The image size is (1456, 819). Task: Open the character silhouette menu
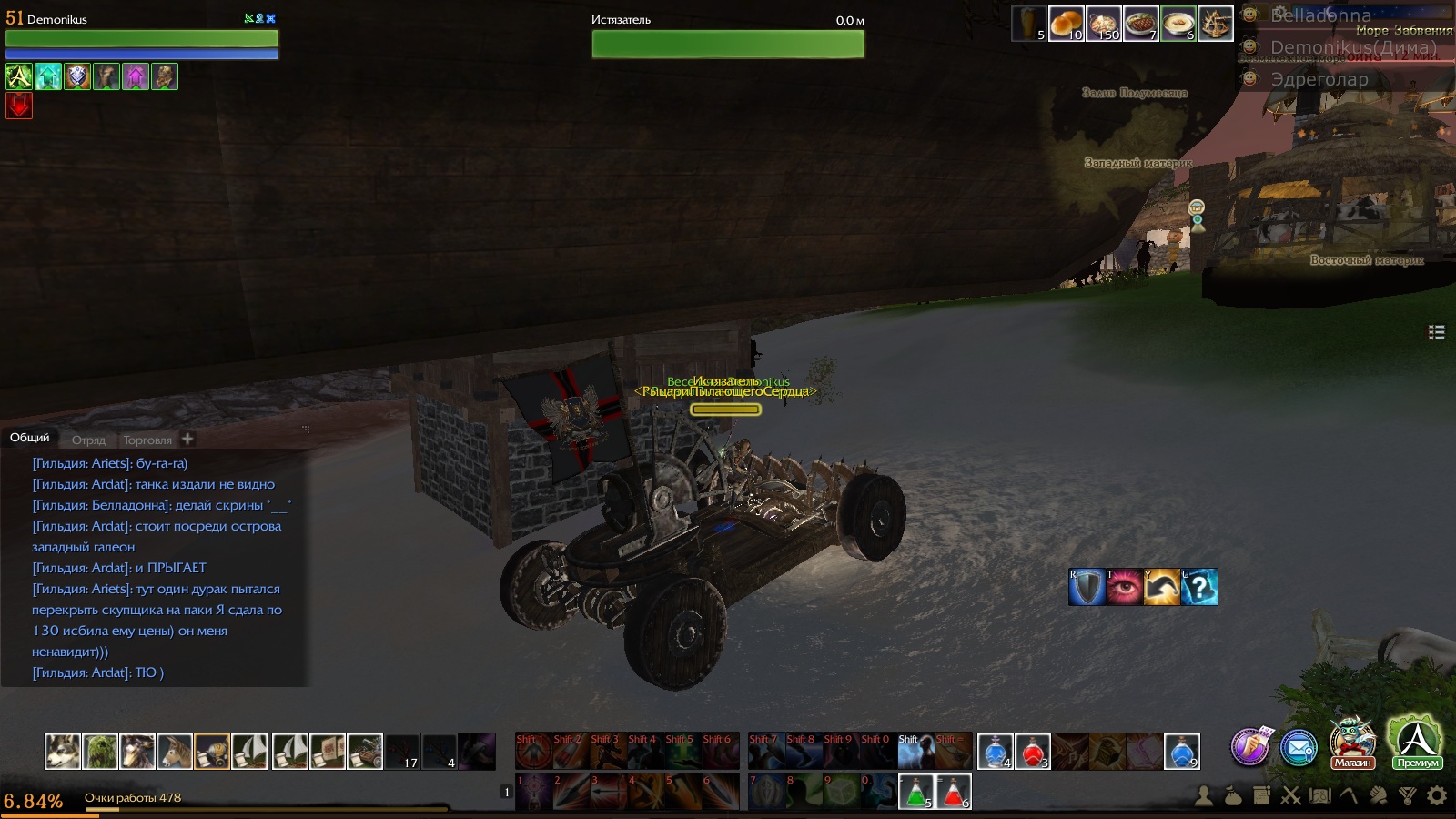pyautogui.click(x=1204, y=796)
